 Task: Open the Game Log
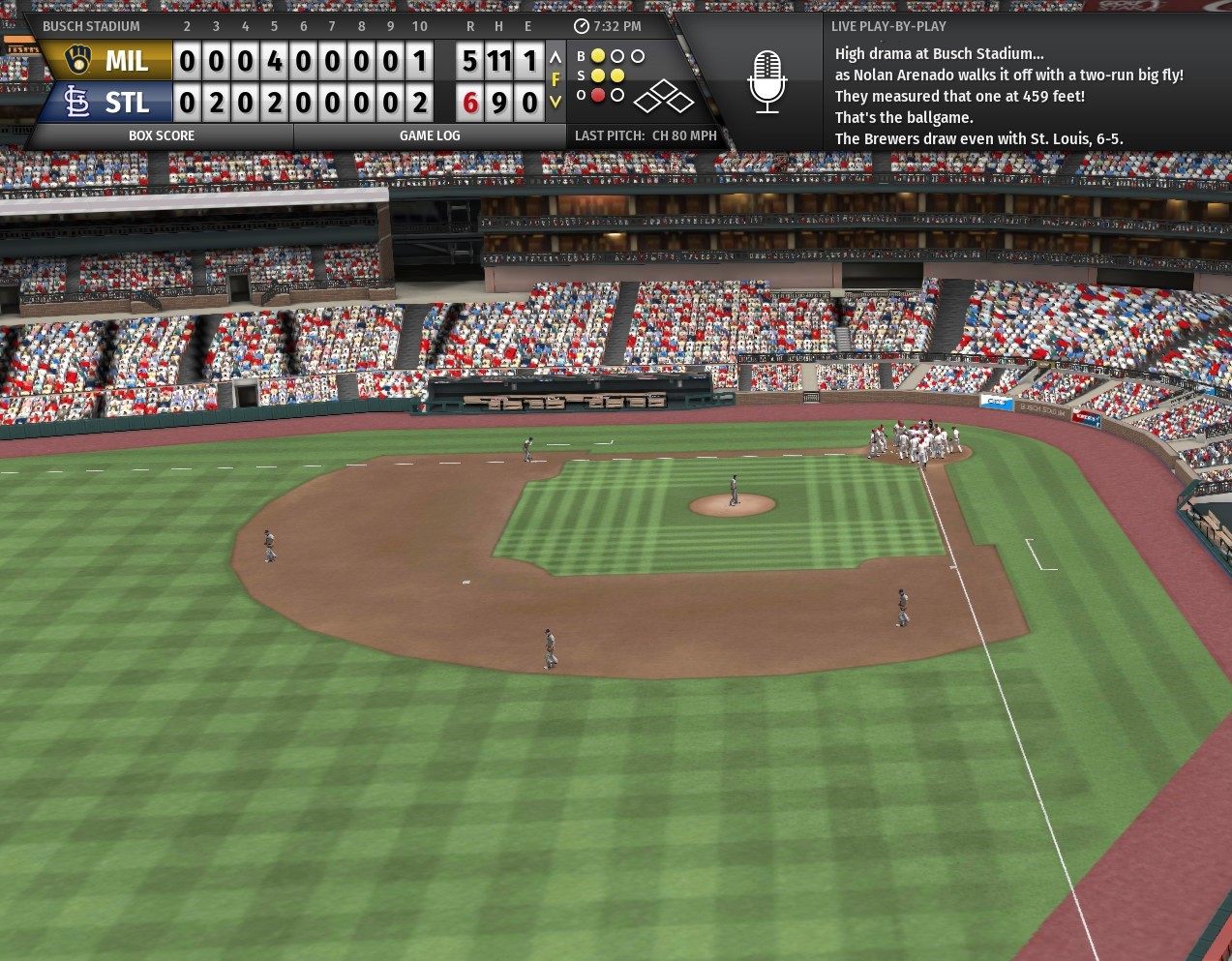point(430,135)
